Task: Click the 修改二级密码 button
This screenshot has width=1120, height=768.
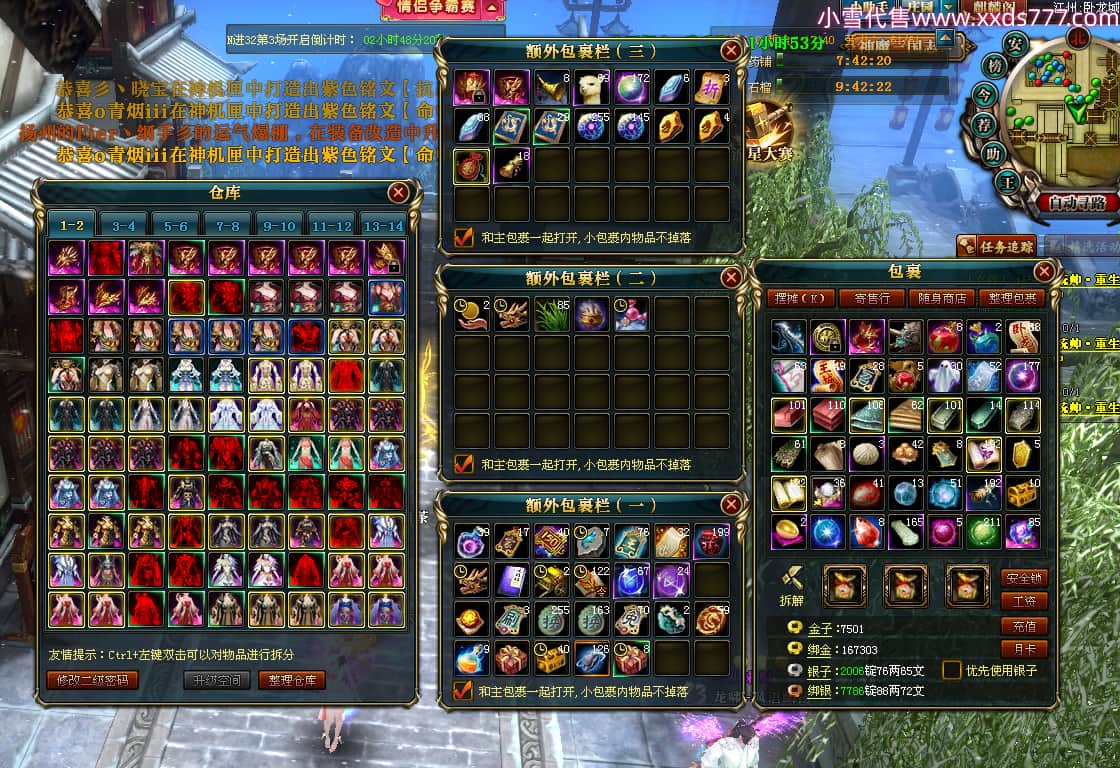Action: click(92, 681)
